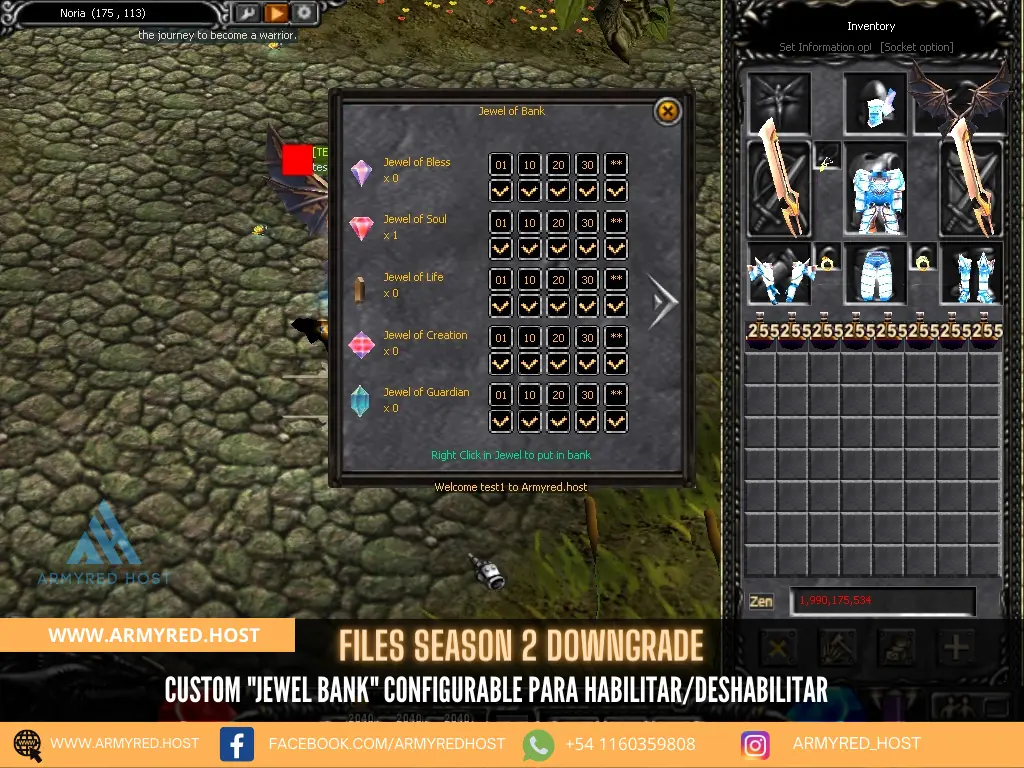Select the equipped boots slot
Screen dimensions: 1024x768
point(971,273)
